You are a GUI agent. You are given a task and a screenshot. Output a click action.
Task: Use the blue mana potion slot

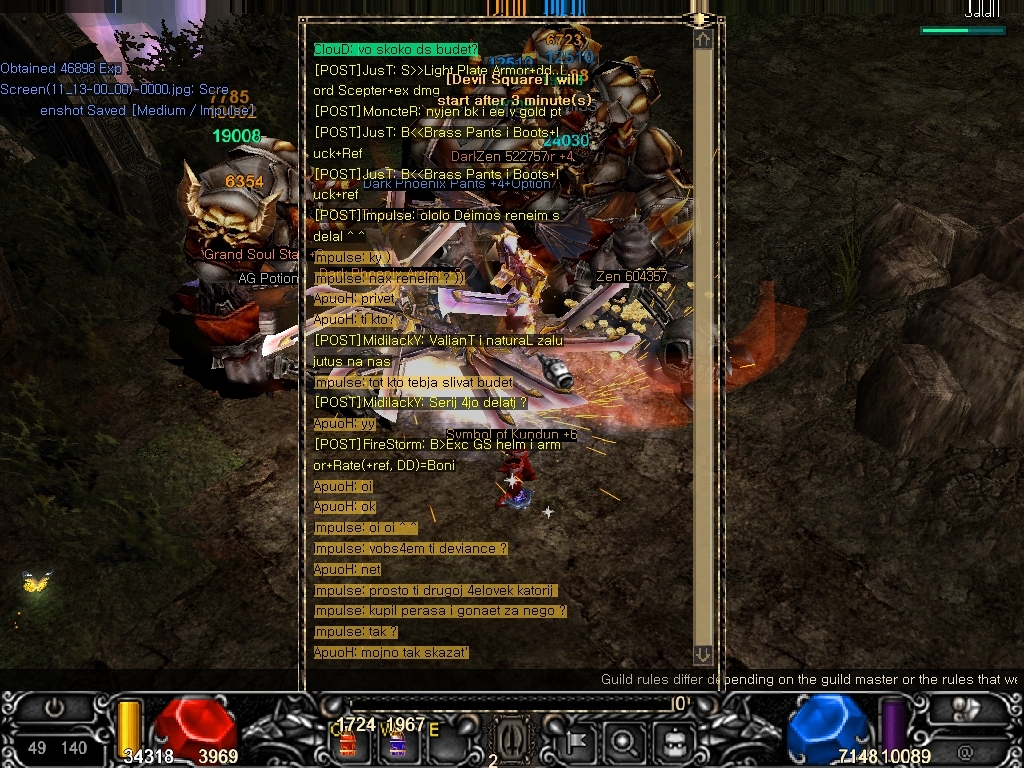point(397,743)
